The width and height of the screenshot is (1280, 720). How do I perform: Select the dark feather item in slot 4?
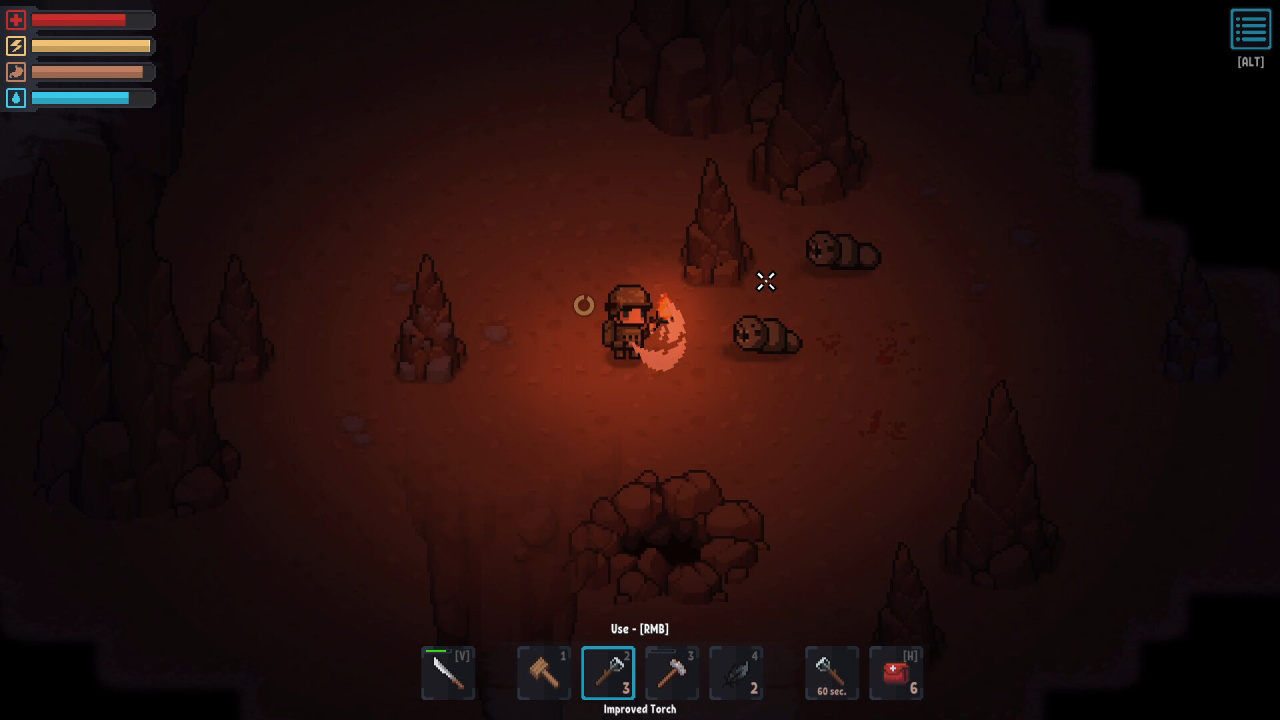click(x=736, y=673)
